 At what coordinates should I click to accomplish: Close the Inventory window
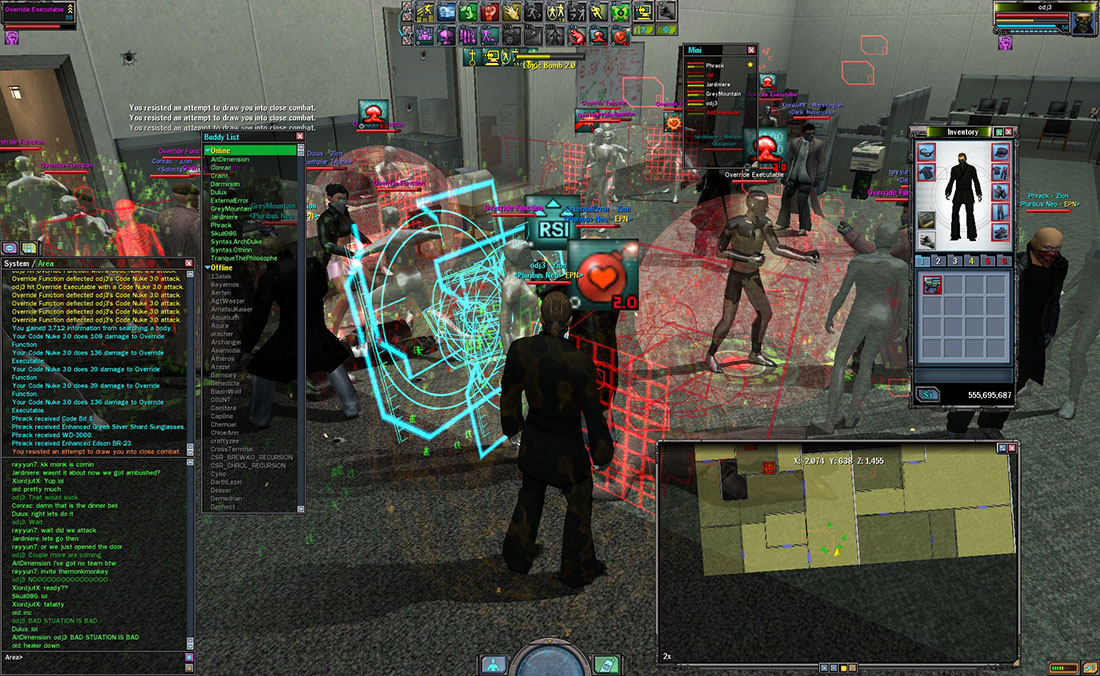(1008, 132)
